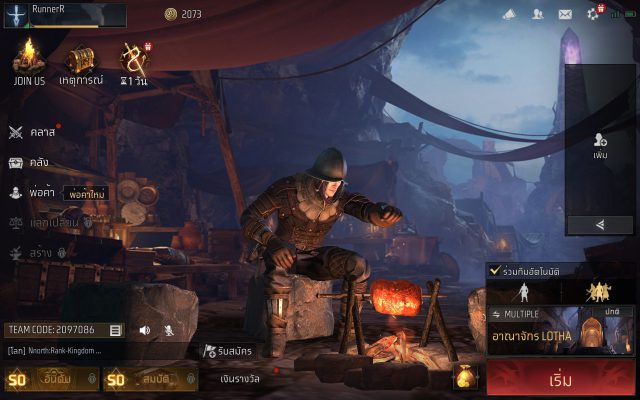
Task: Open the สร้าง crafting menu
Action: click(32, 254)
